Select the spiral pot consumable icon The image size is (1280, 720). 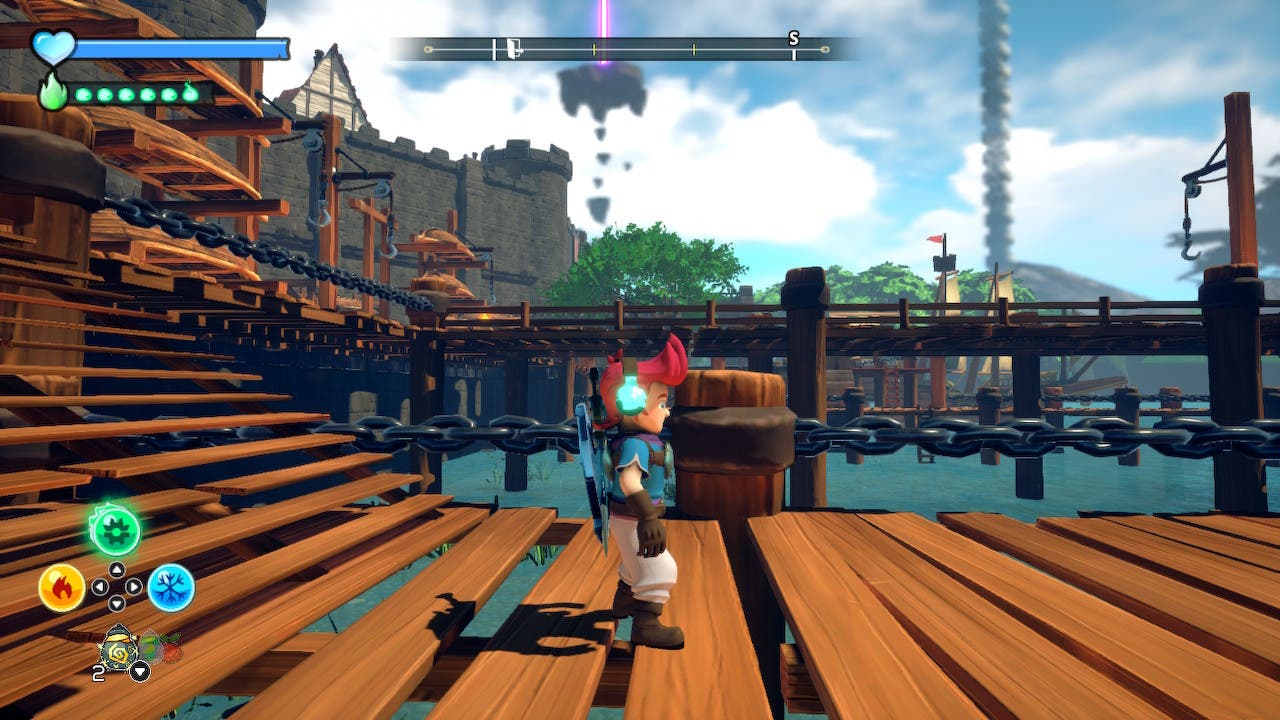tap(119, 650)
